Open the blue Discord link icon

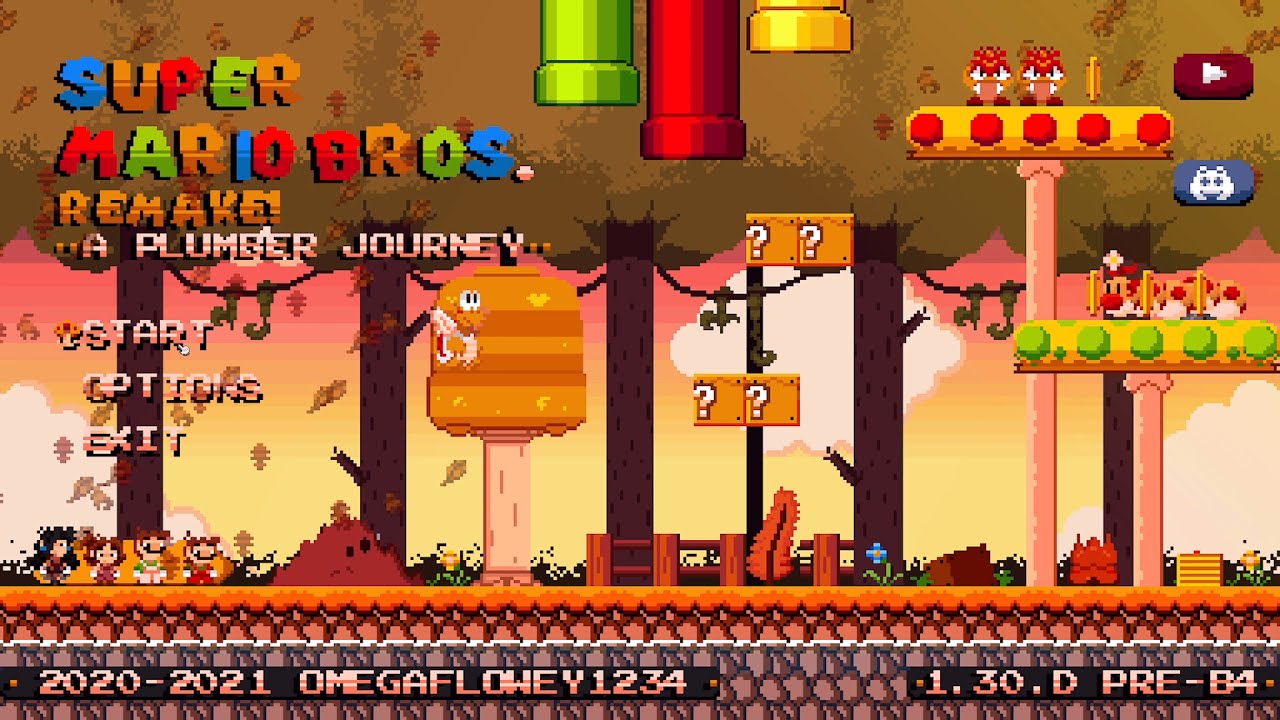[1213, 182]
